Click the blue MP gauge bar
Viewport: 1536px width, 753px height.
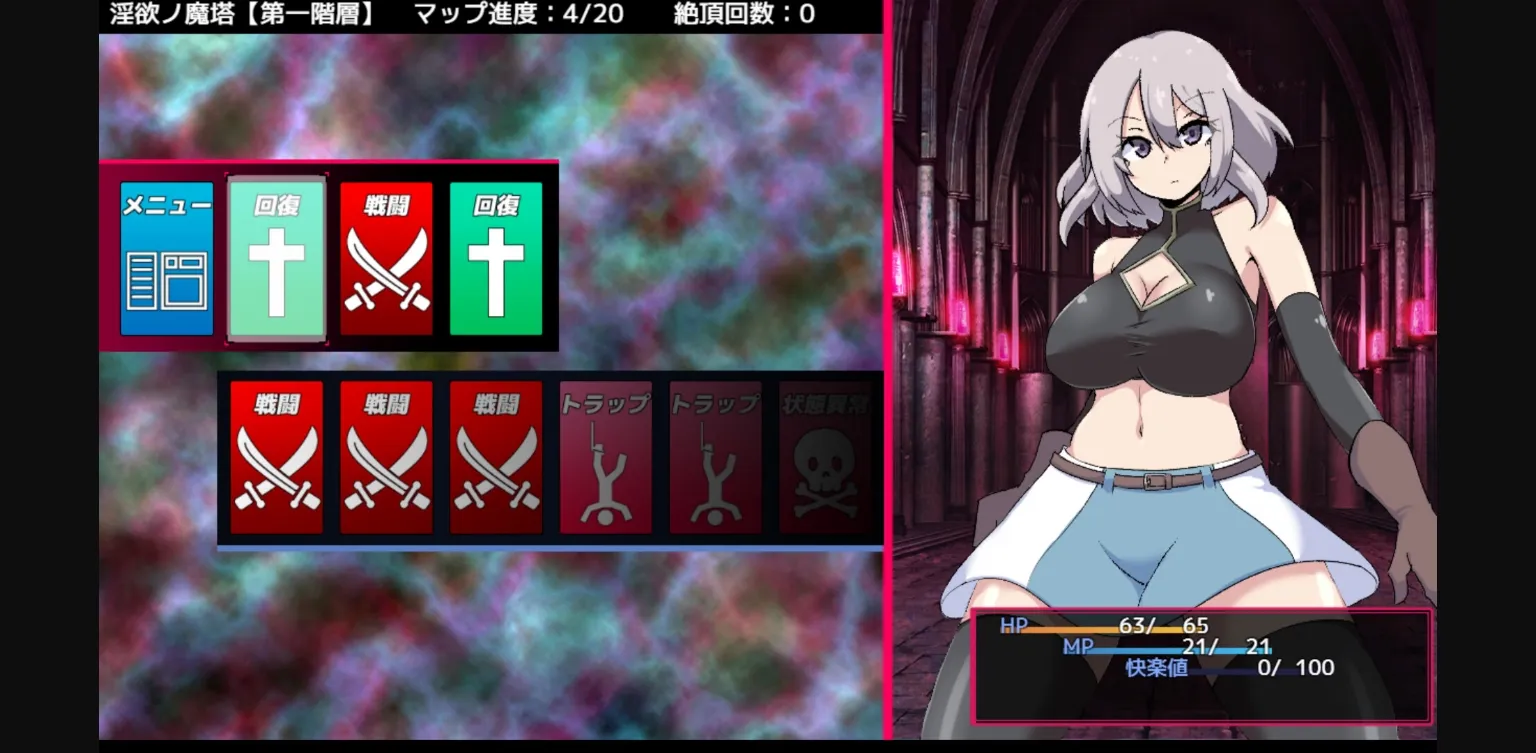1160,649
